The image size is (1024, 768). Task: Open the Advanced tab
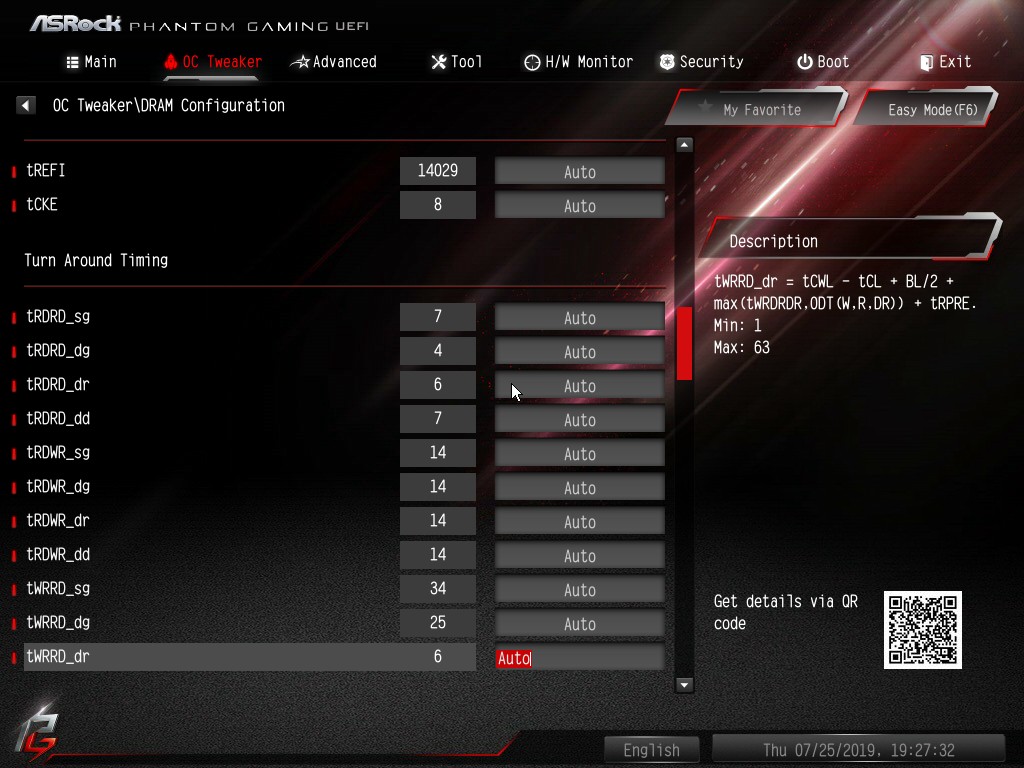click(x=333, y=62)
